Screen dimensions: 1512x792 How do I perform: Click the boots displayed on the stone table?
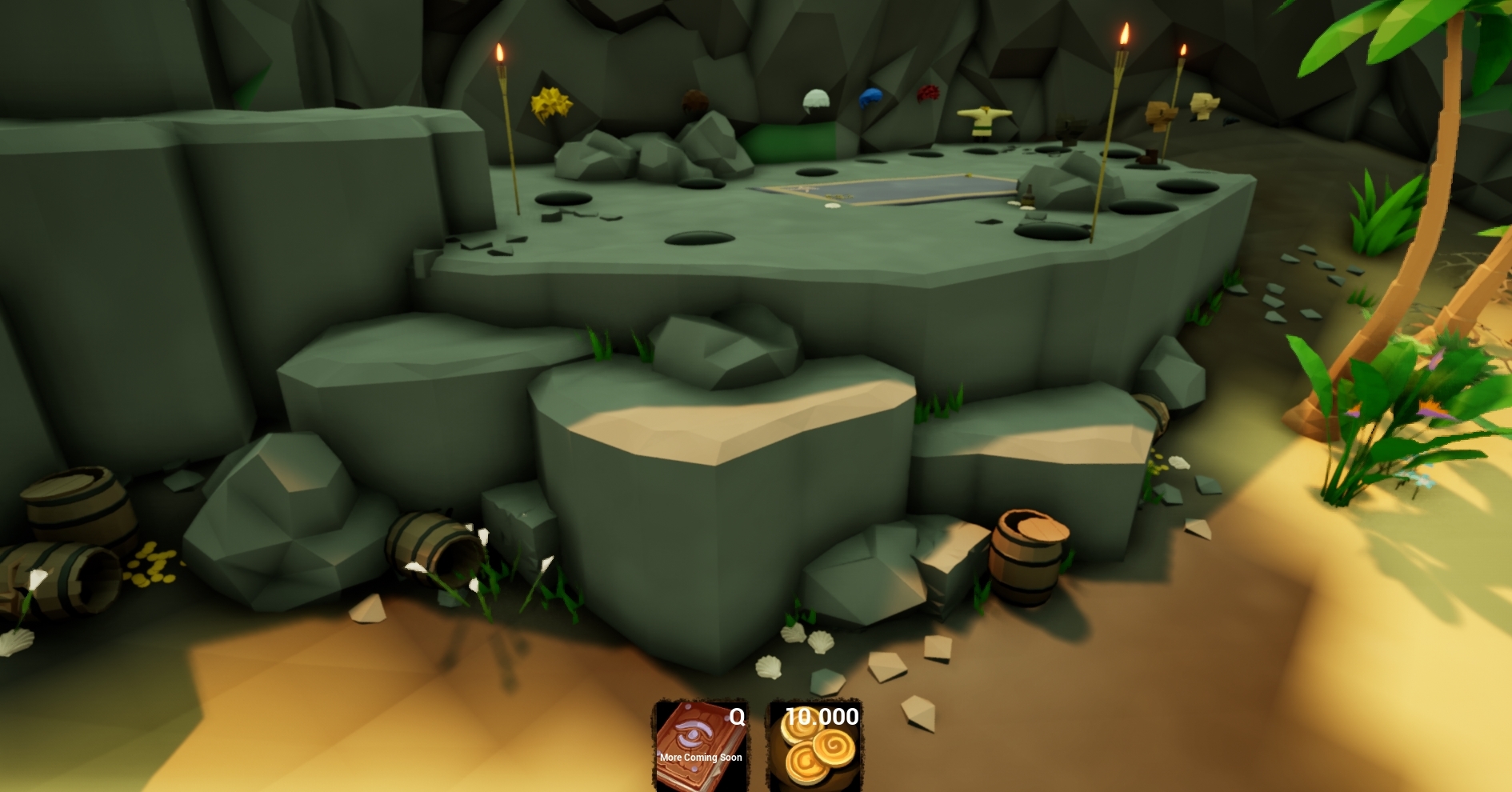pos(1149,158)
